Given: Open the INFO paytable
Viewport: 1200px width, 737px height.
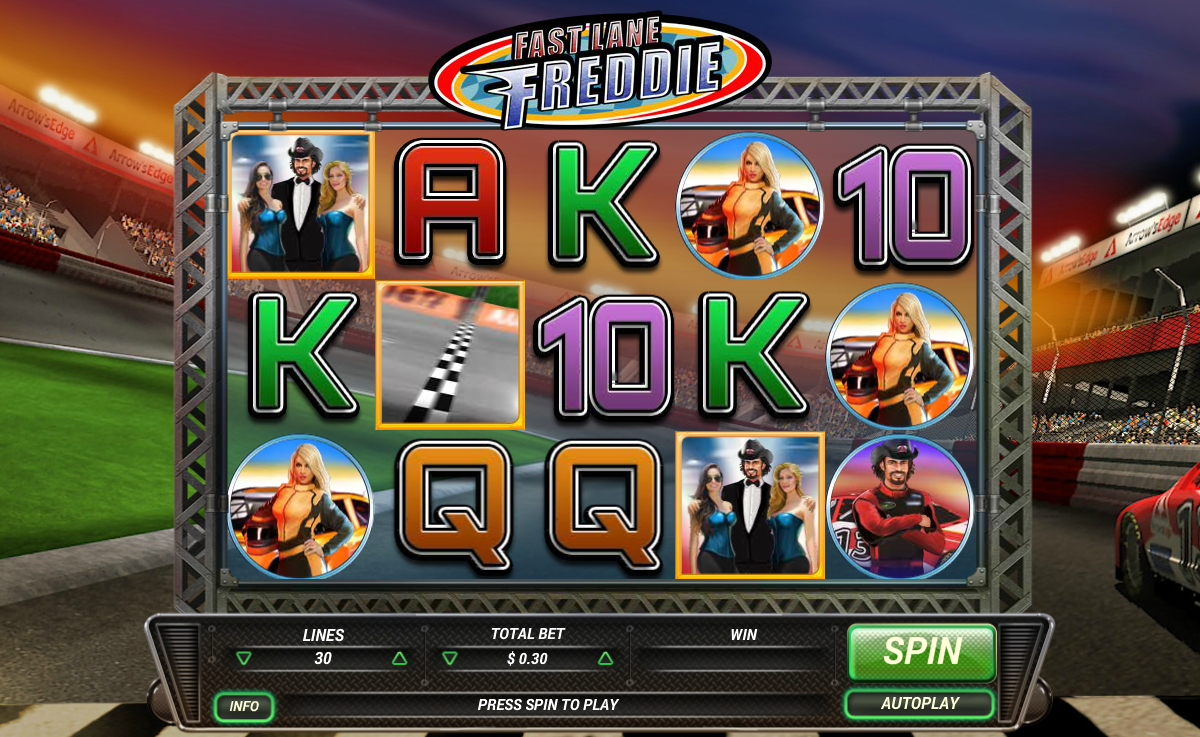Looking at the screenshot, I should click(x=244, y=706).
